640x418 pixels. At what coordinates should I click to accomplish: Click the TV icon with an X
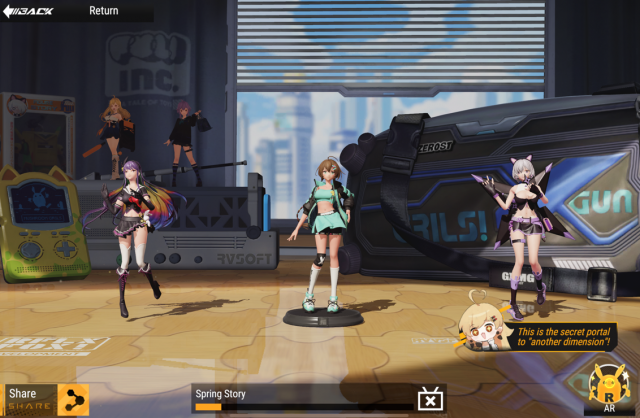tap(431, 399)
